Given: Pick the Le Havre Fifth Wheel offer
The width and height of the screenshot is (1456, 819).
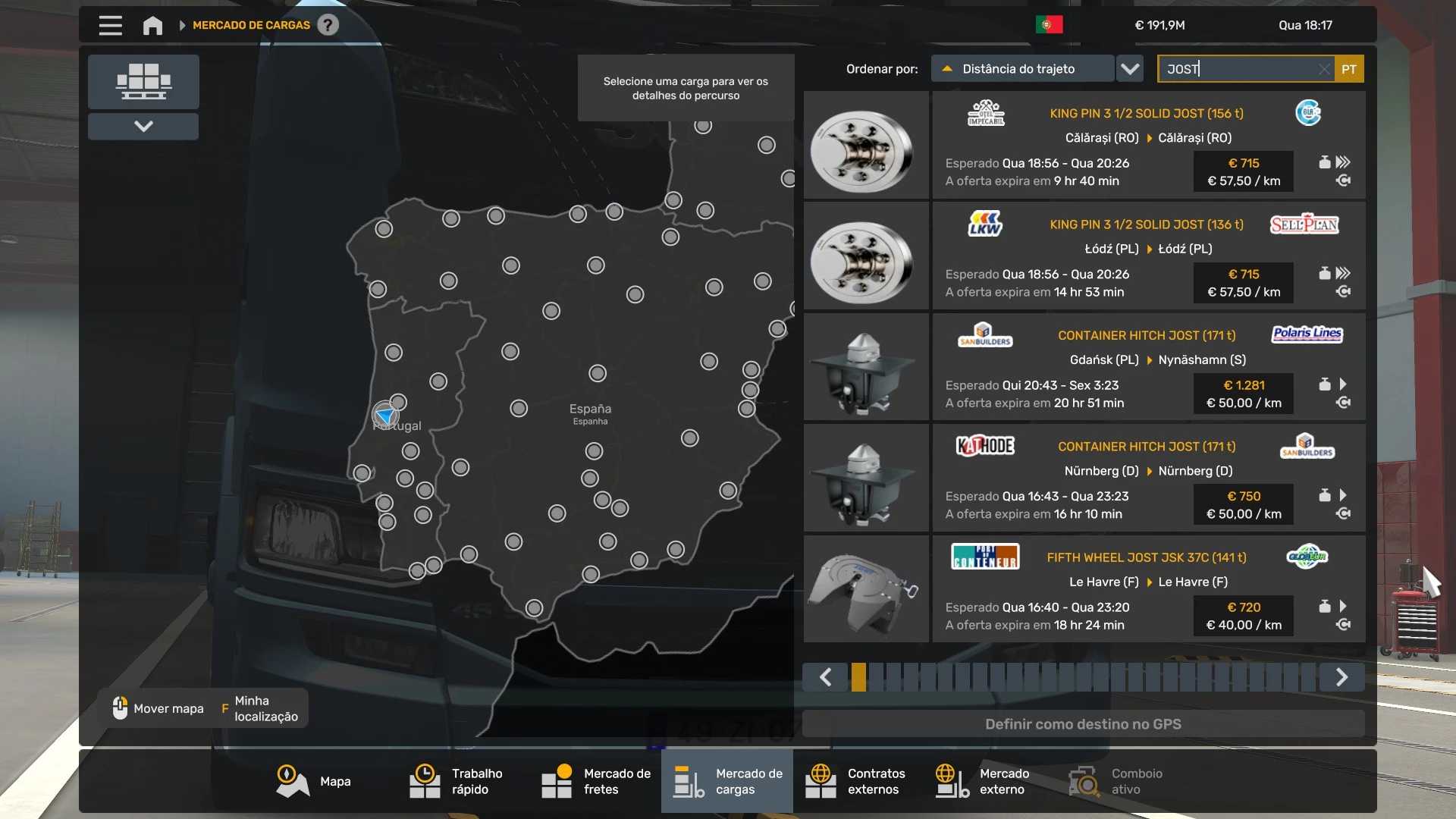Looking at the screenshot, I should pyautogui.click(x=1148, y=590).
